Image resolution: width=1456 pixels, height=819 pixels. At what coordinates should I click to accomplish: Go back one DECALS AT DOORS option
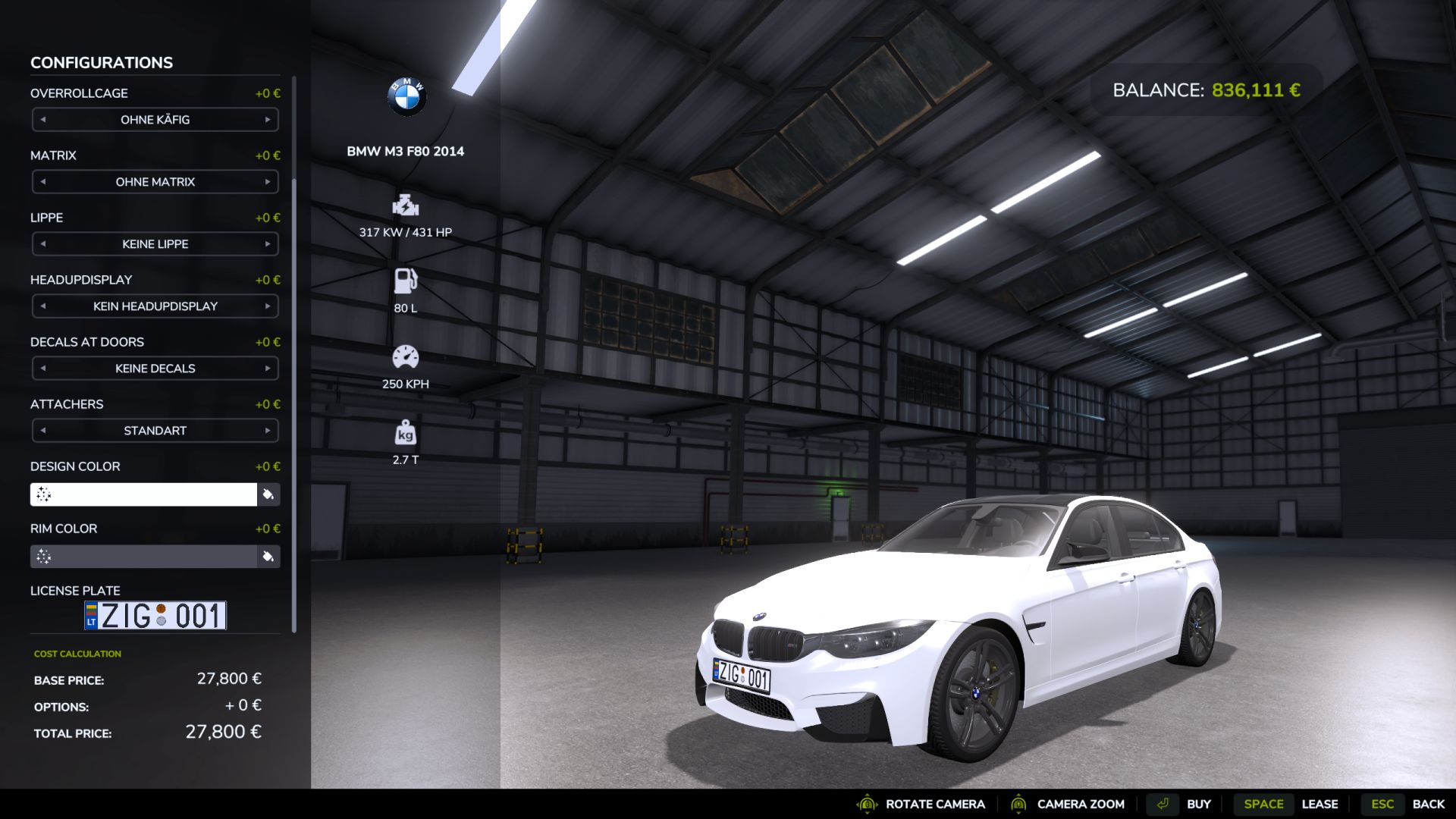pos(43,368)
